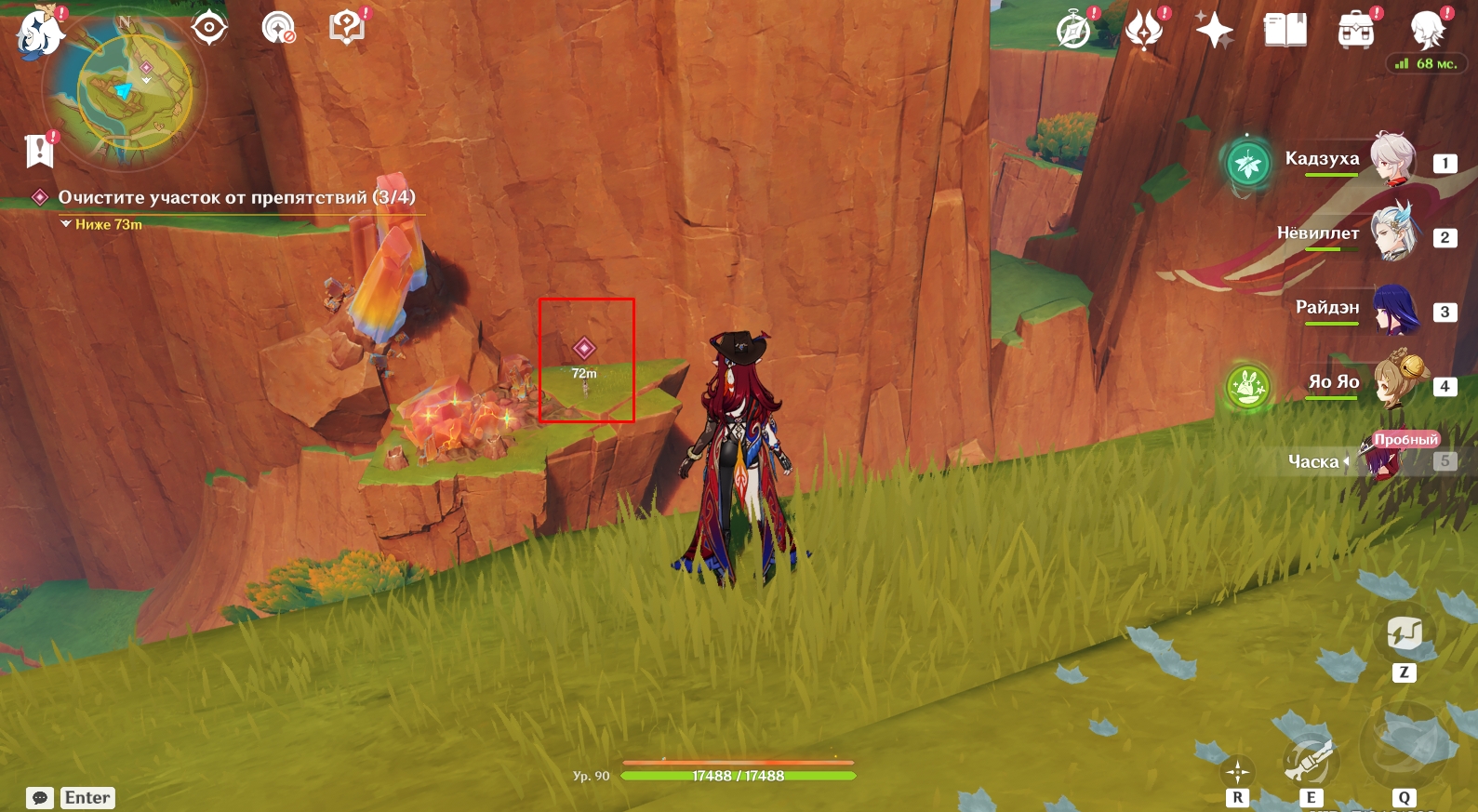Switch to Яо Яо in the party
This screenshot has height=812, width=1478.
click(x=1394, y=382)
